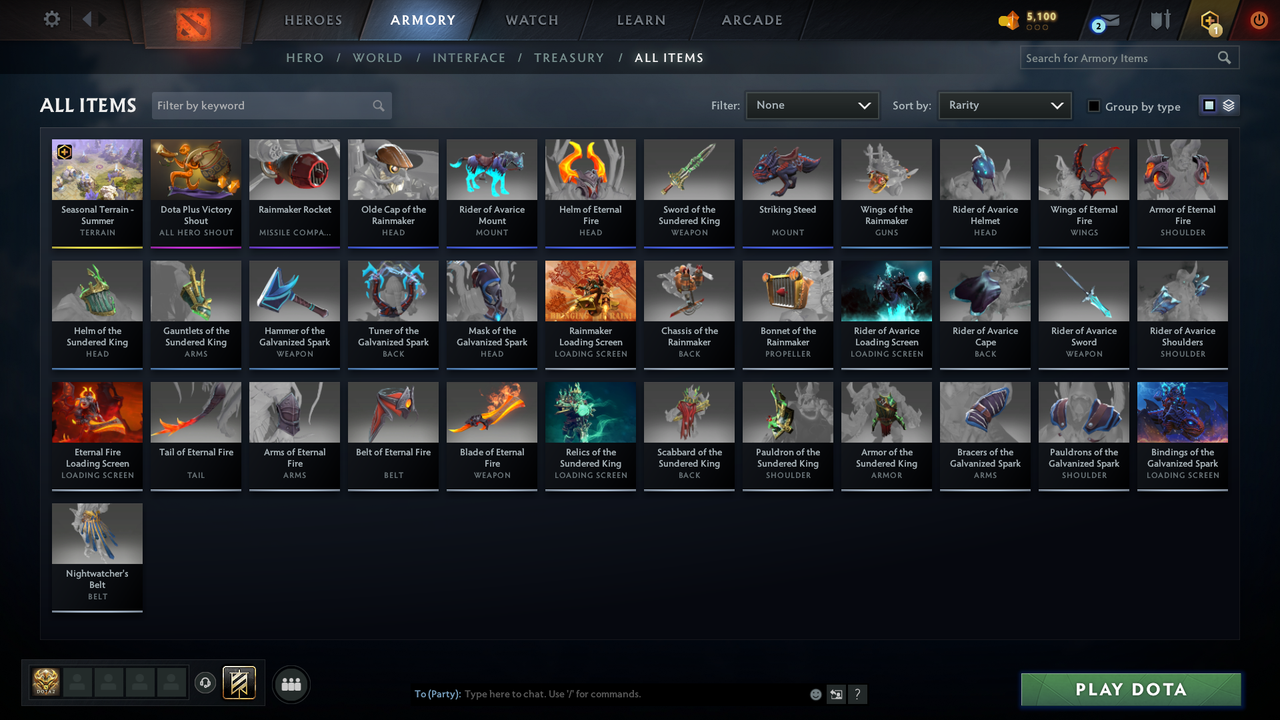This screenshot has height=720, width=1280.
Task: Click the shield and sword loadout icon
Action: (1161, 18)
